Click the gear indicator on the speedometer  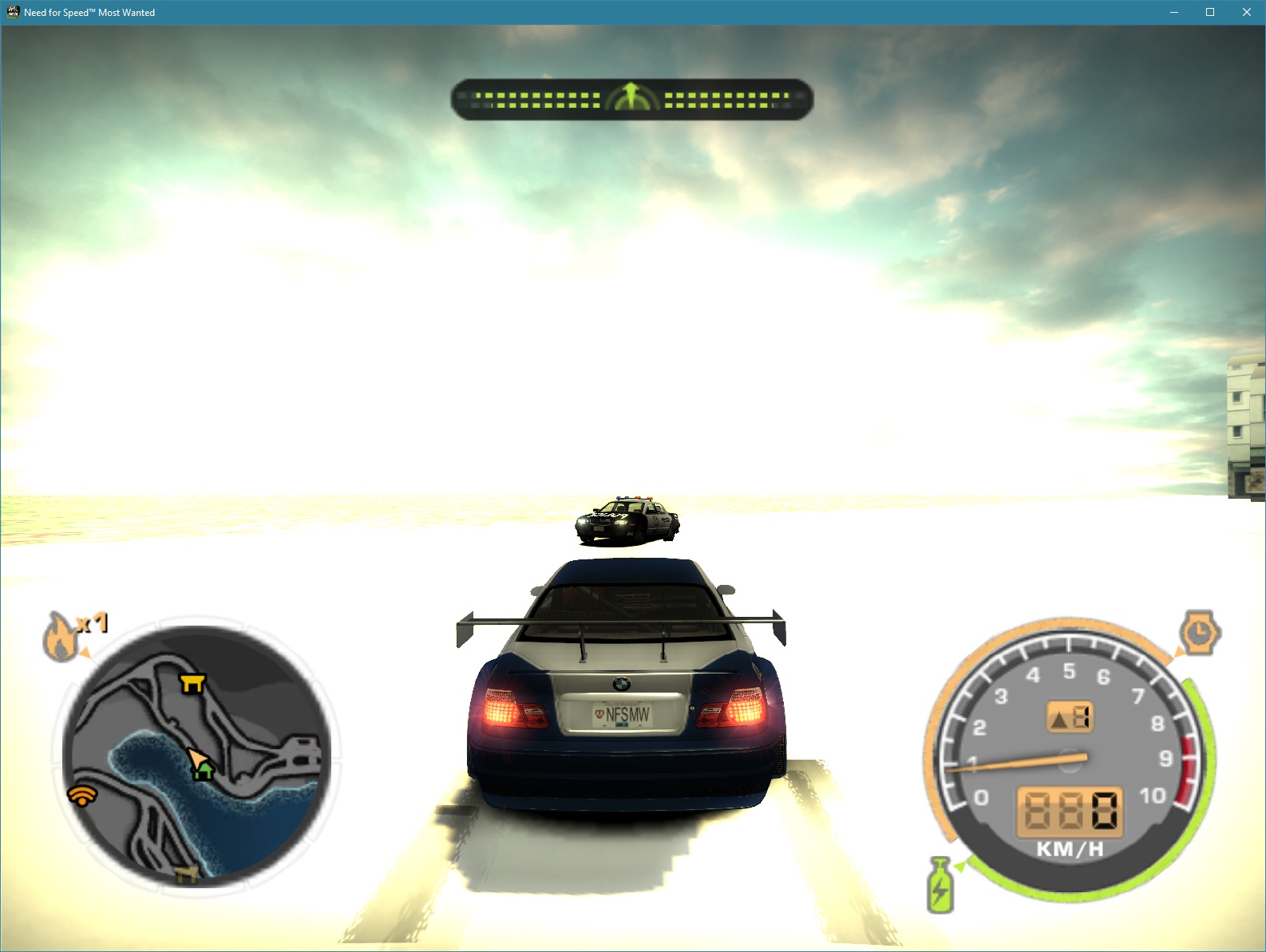click(x=1070, y=717)
